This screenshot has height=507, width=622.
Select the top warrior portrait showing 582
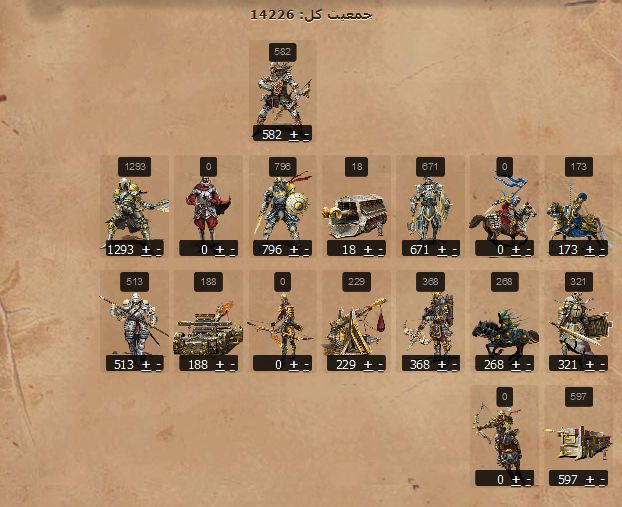click(x=282, y=93)
